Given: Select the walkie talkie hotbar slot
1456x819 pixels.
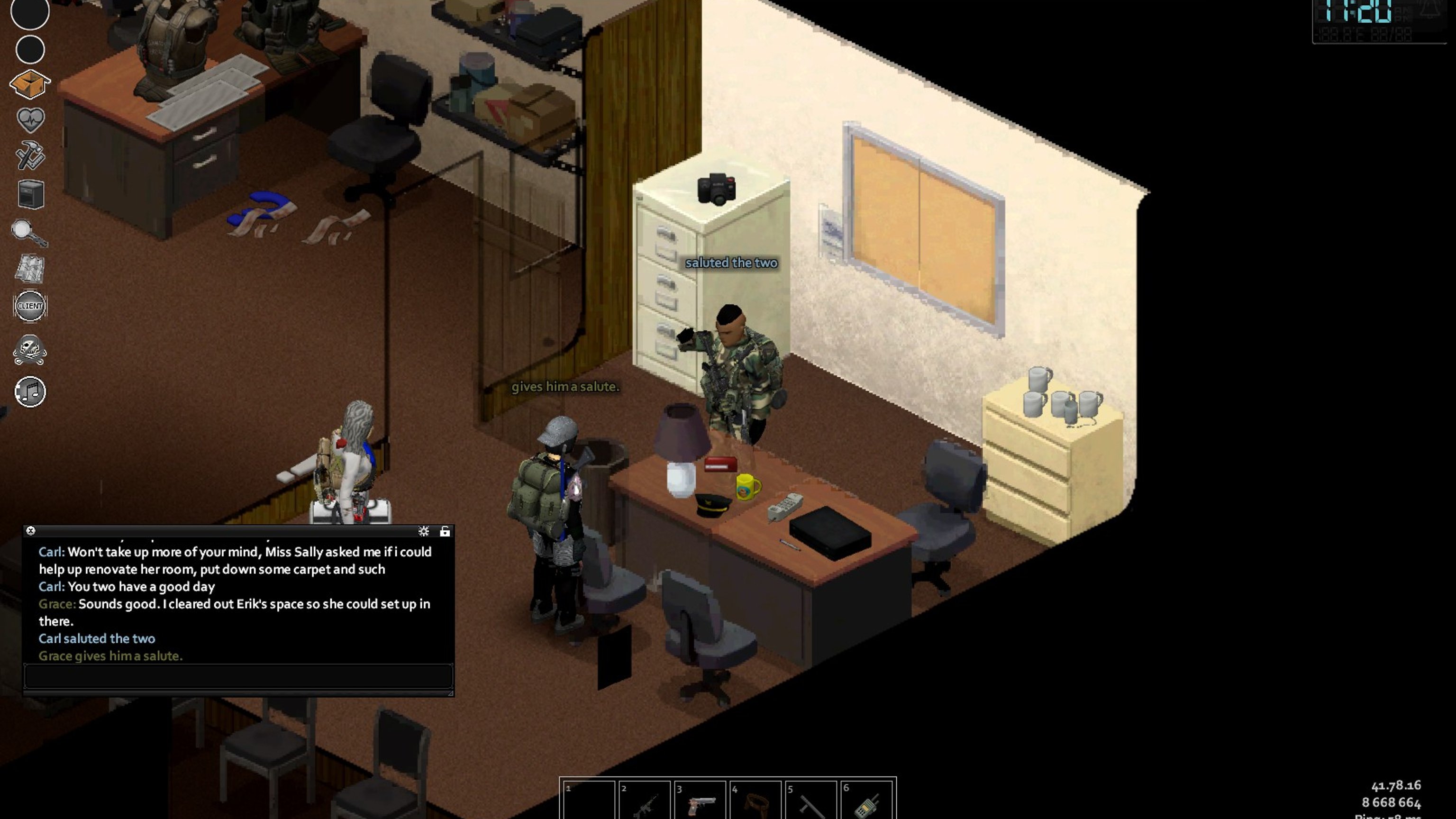Looking at the screenshot, I should click(866, 801).
